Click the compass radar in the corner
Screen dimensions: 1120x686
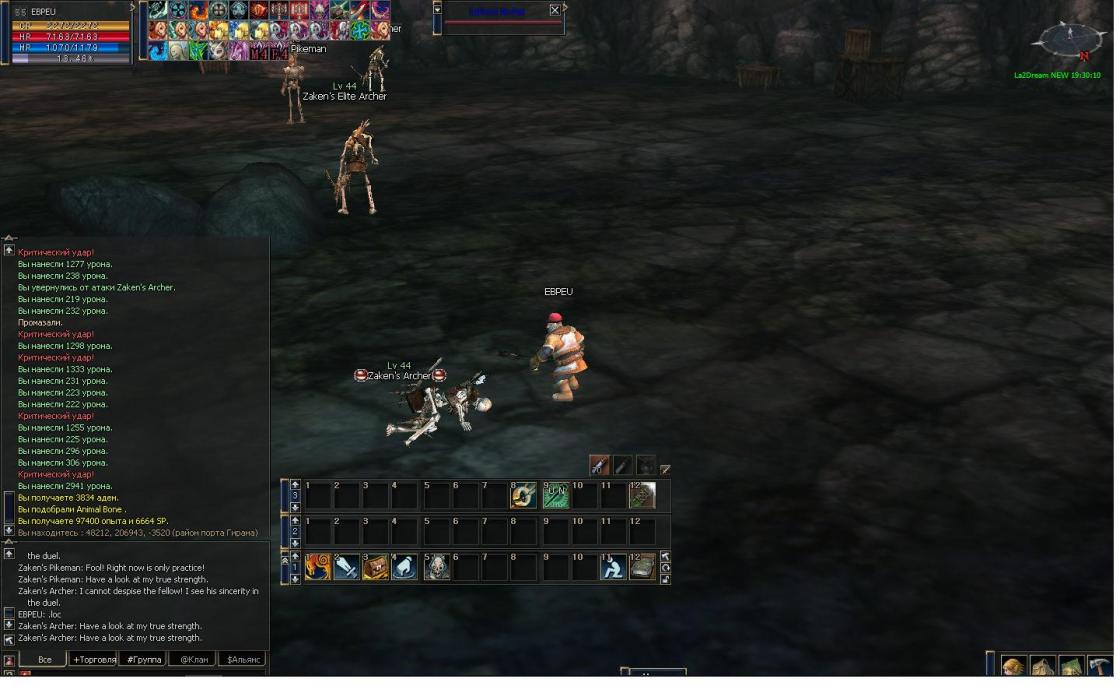(x=1069, y=40)
